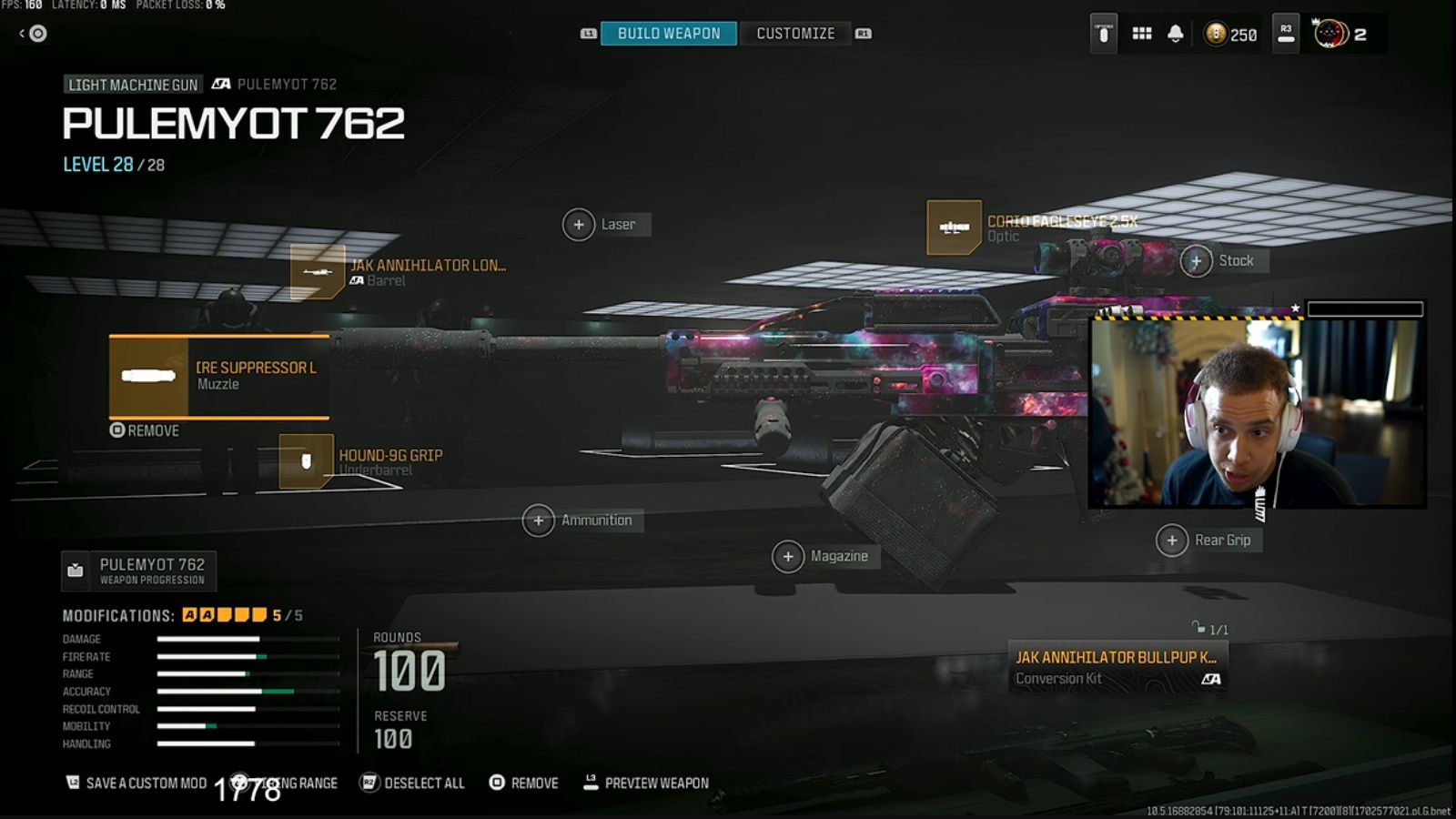Click the CORIO Eagleseye optic icon

(953, 227)
